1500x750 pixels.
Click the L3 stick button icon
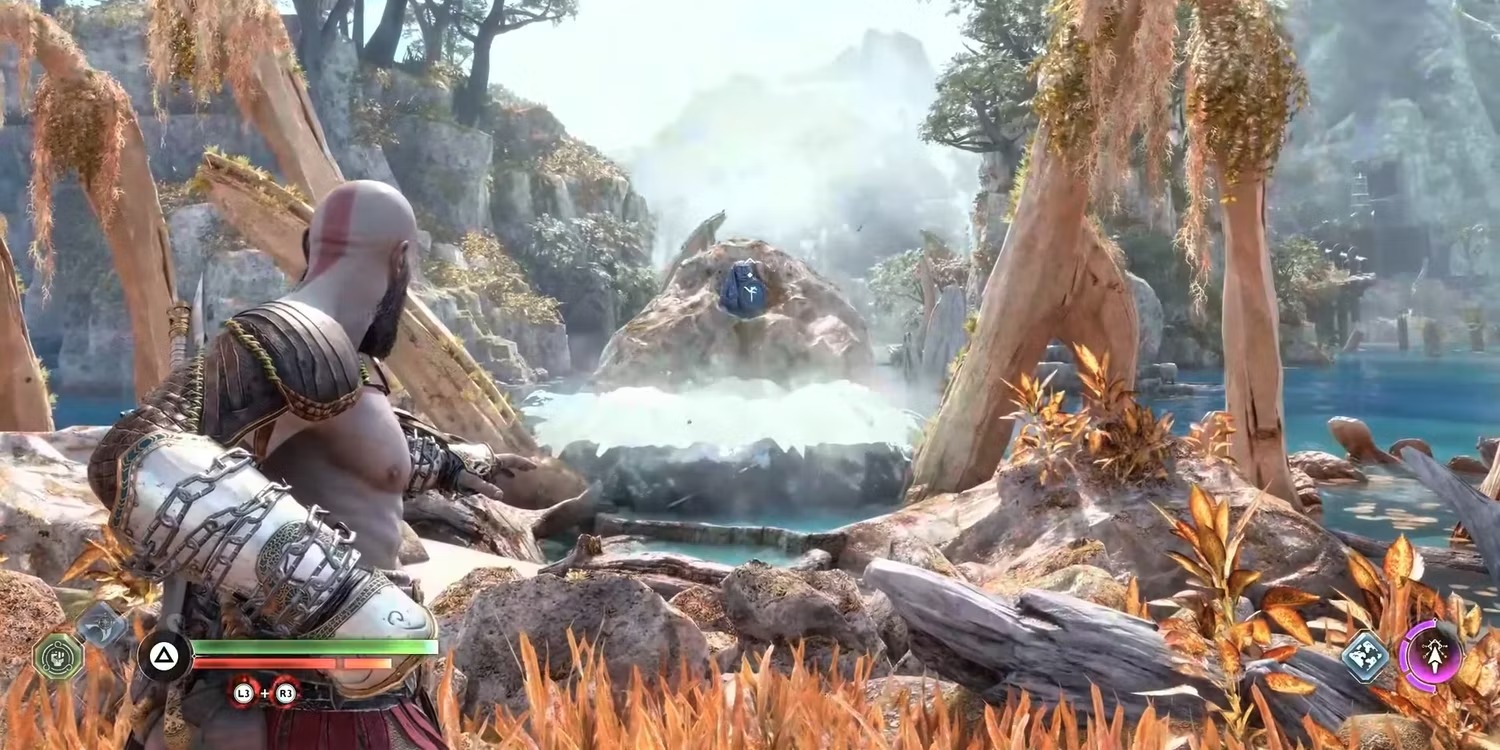(243, 693)
